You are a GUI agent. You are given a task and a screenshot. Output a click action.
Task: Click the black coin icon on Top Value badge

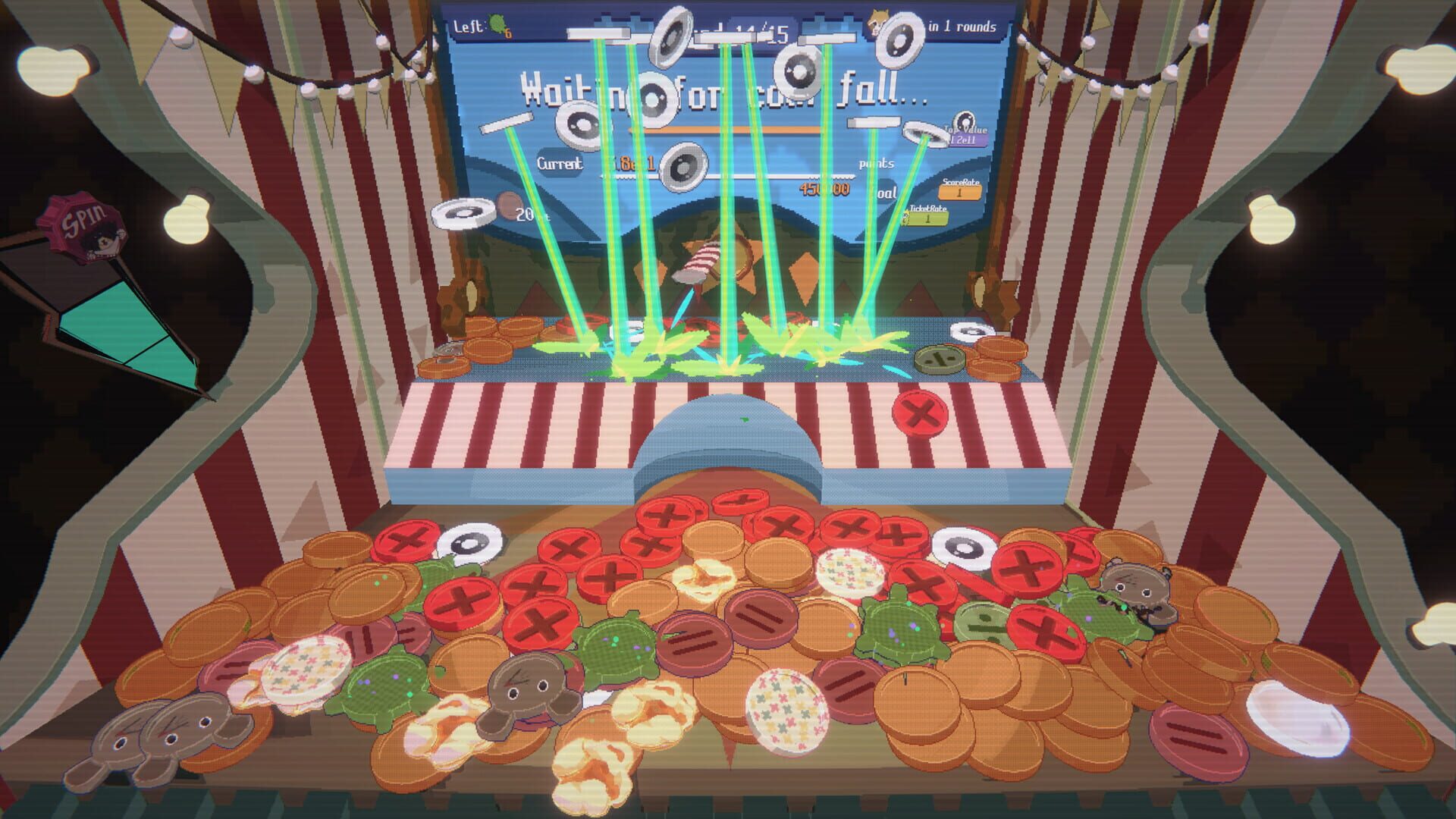coord(965,121)
